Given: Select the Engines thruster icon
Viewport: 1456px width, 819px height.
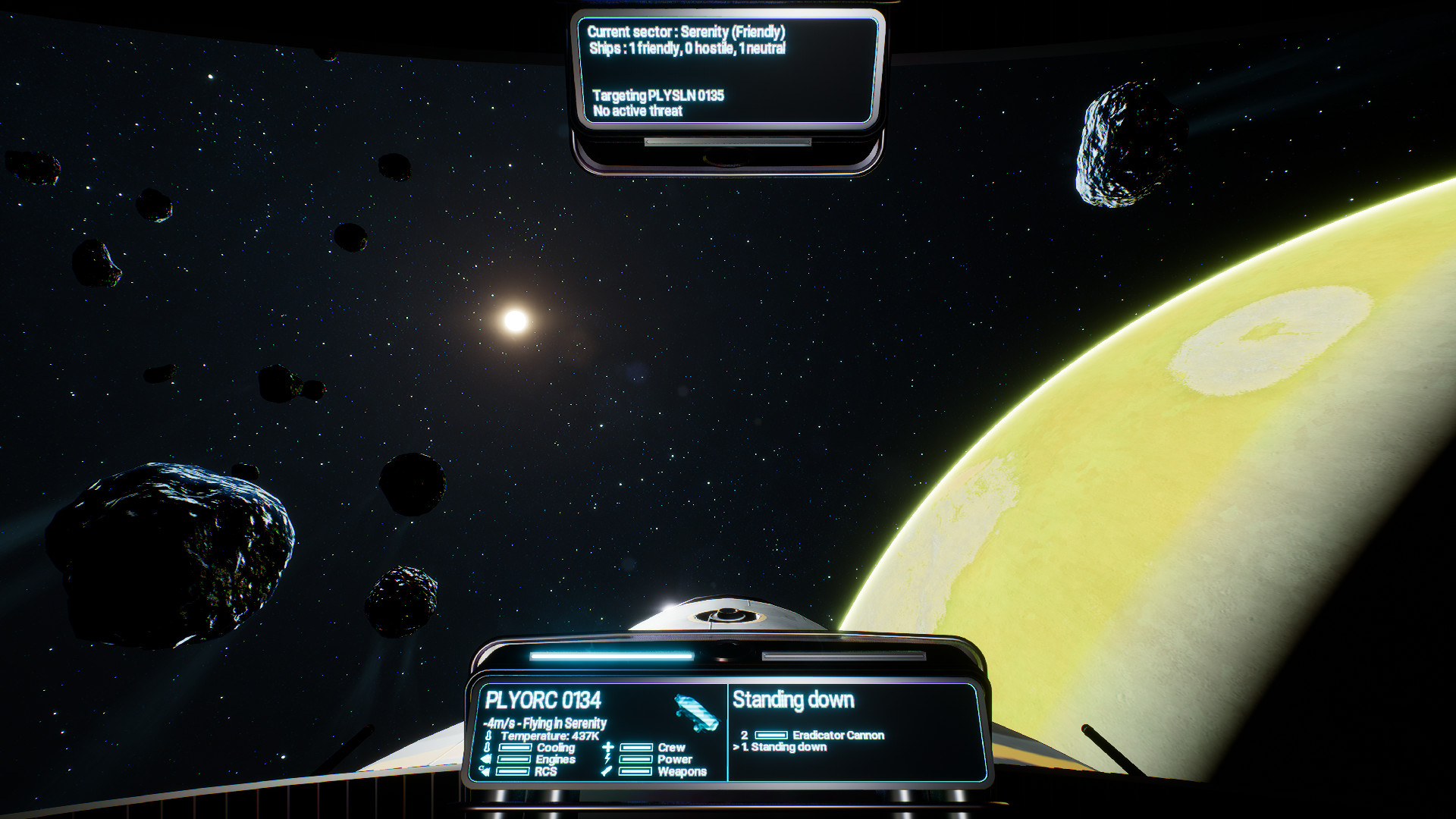Looking at the screenshot, I should [485, 758].
